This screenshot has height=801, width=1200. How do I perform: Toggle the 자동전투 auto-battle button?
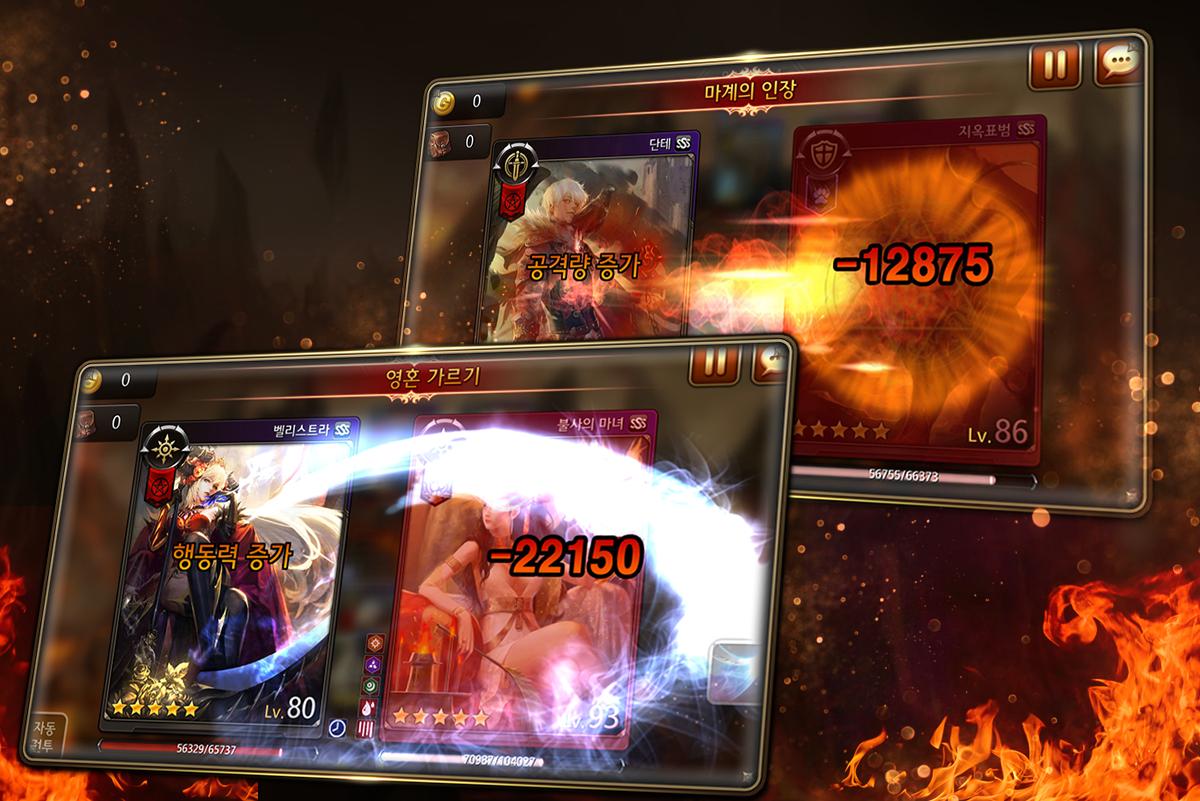45,737
